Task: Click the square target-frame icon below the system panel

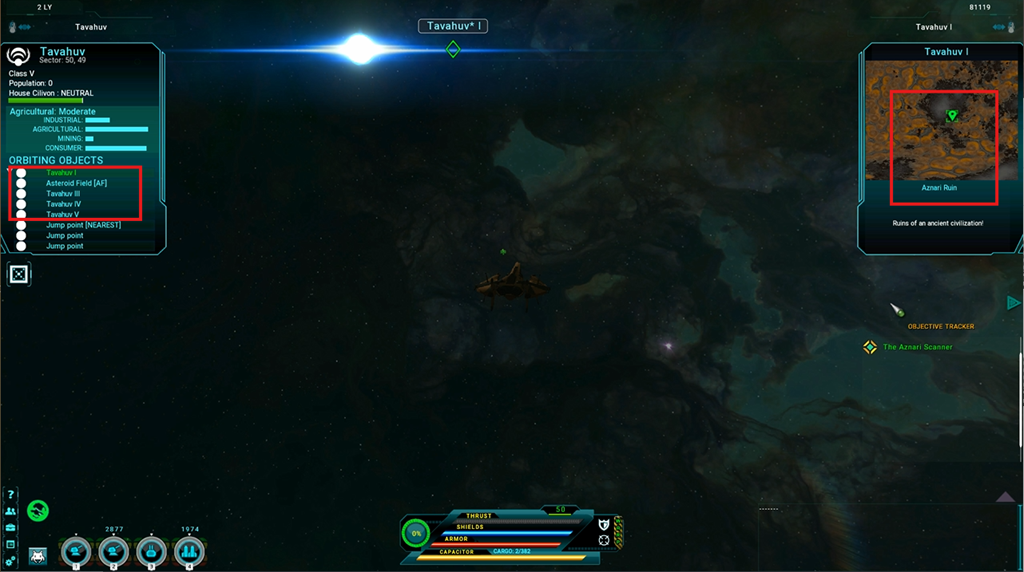Action: tap(19, 274)
